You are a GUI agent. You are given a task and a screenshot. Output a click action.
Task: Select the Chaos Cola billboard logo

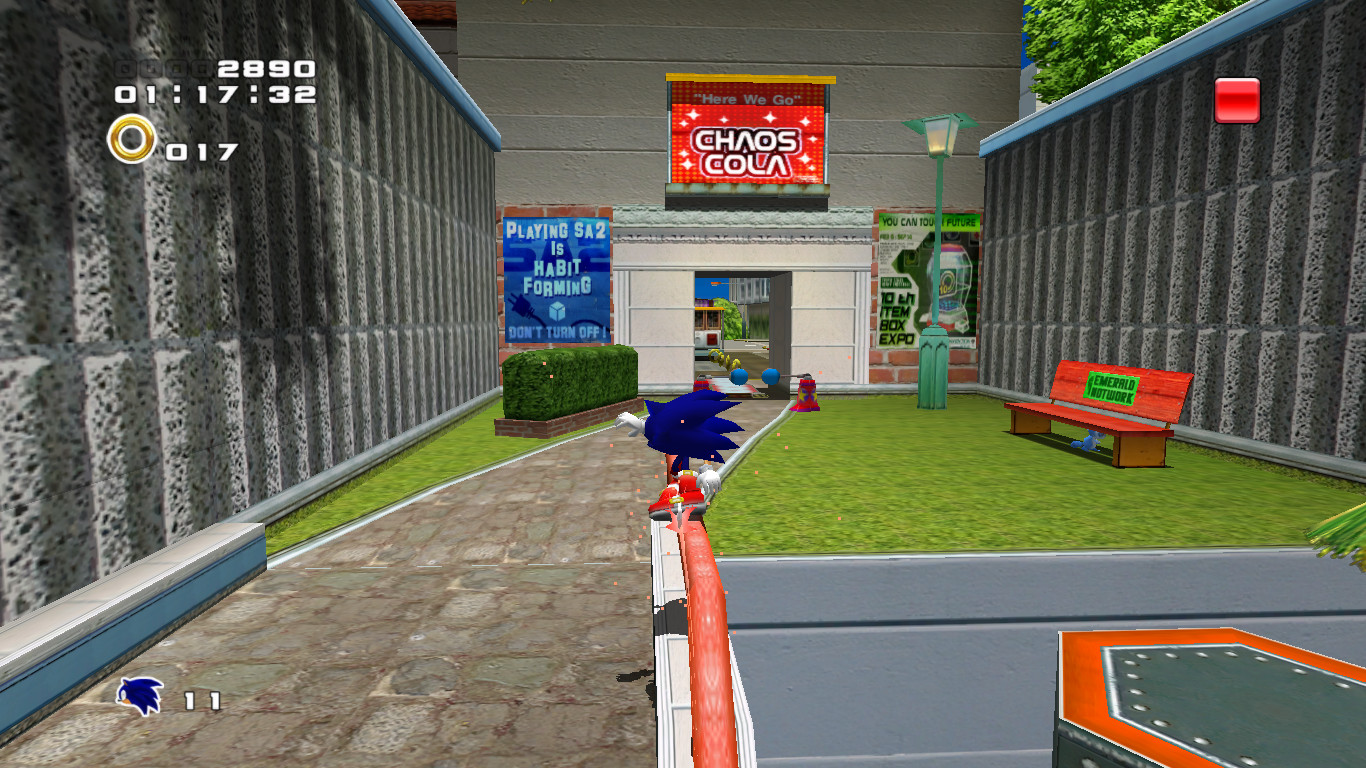pyautogui.click(x=745, y=152)
